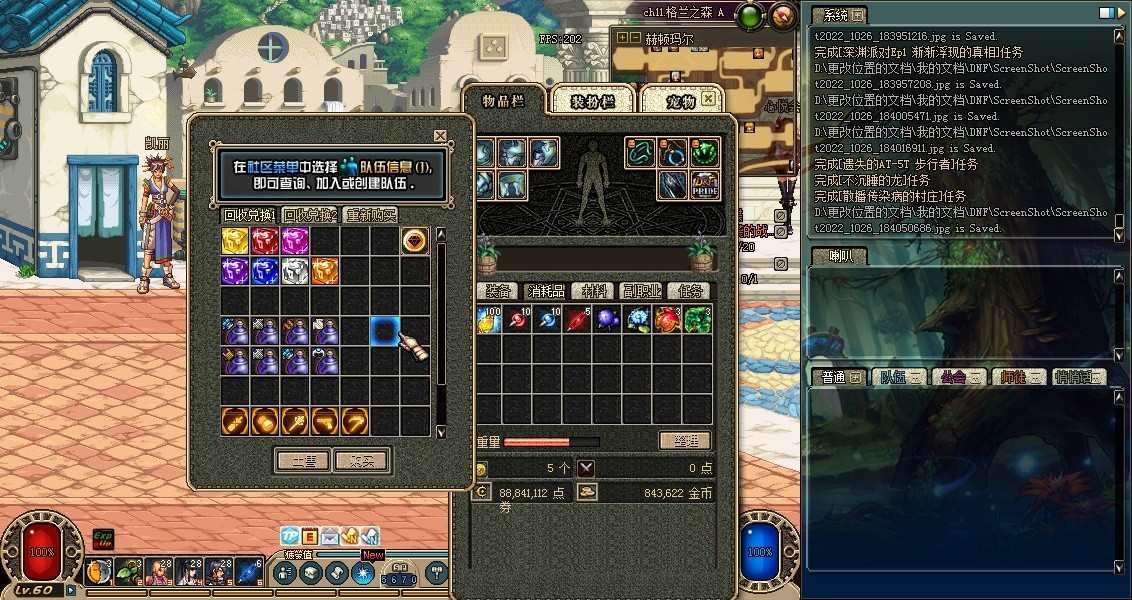The height and width of the screenshot is (600, 1132).
Task: Pick the orange cube shop item
Action: [x=325, y=271]
